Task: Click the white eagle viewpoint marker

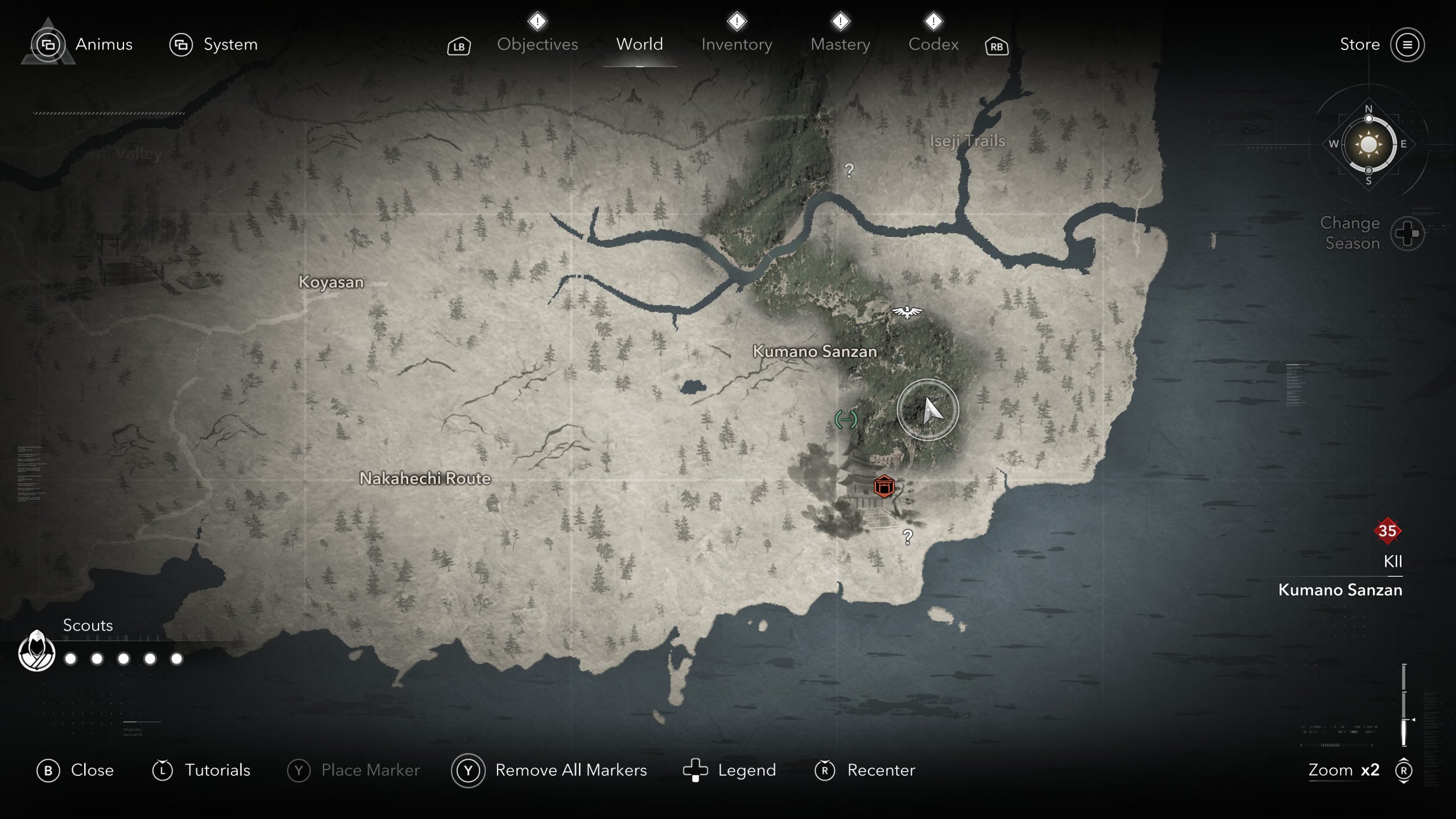Action: [x=907, y=312]
